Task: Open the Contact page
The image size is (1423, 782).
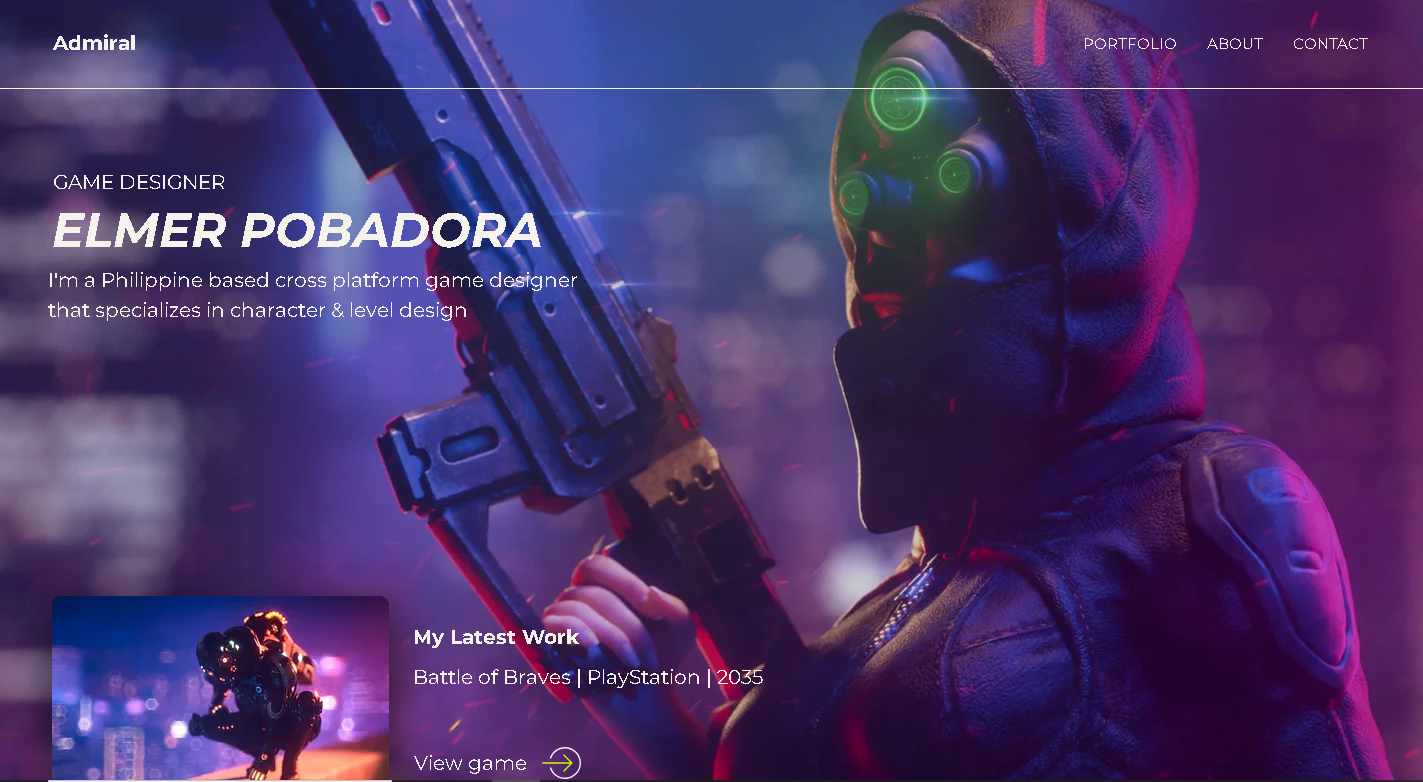Action: (x=1329, y=44)
